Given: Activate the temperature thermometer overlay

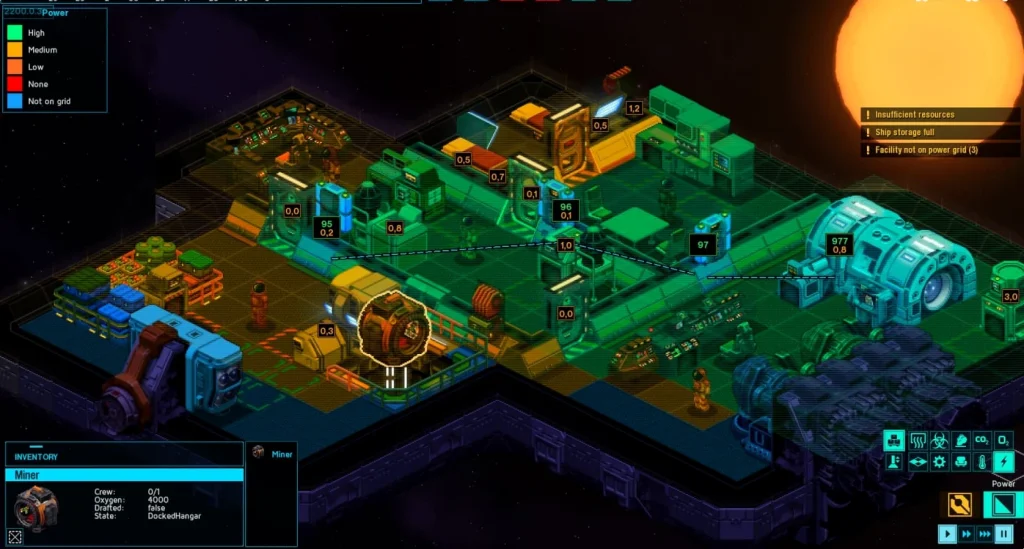Looking at the screenshot, I should tap(982, 462).
